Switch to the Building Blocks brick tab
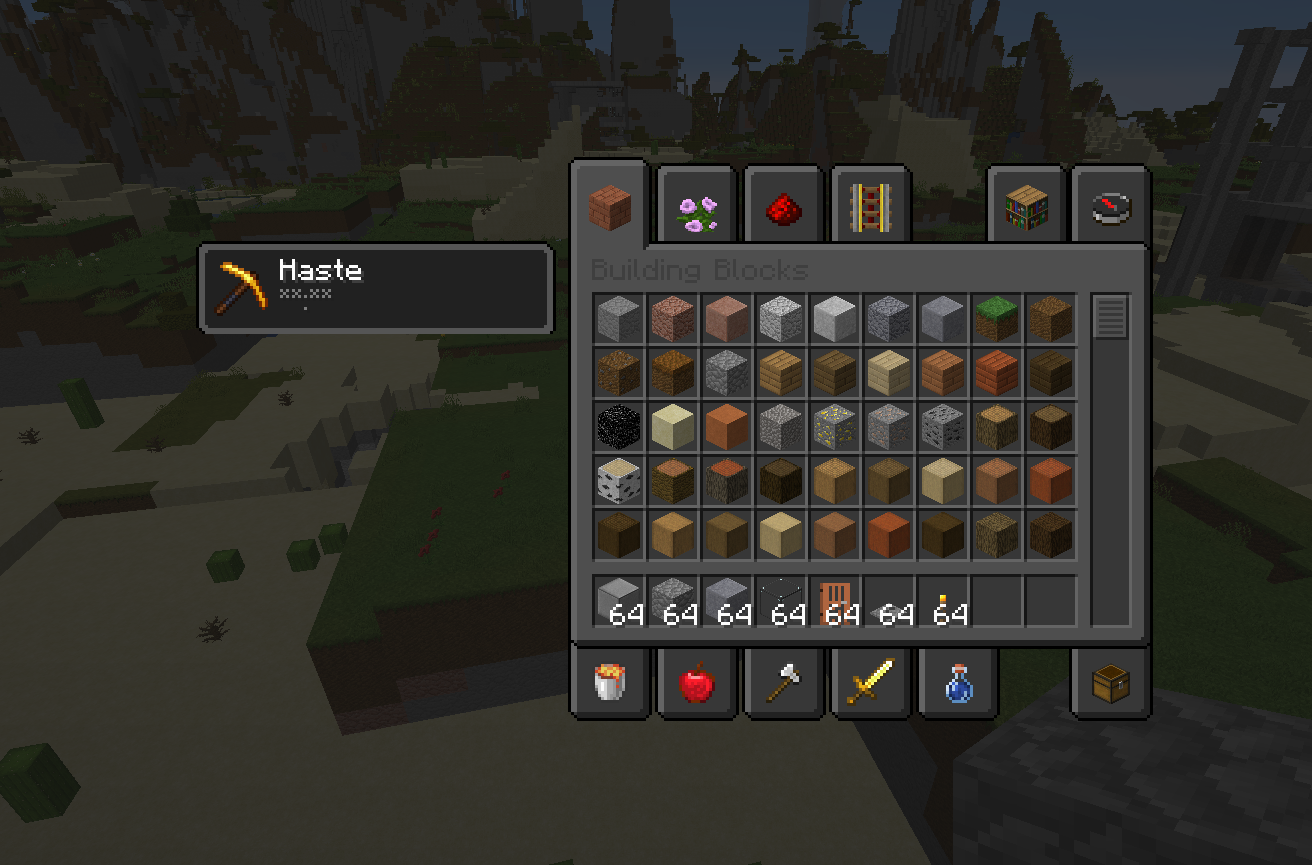This screenshot has width=1312, height=865. 609,207
